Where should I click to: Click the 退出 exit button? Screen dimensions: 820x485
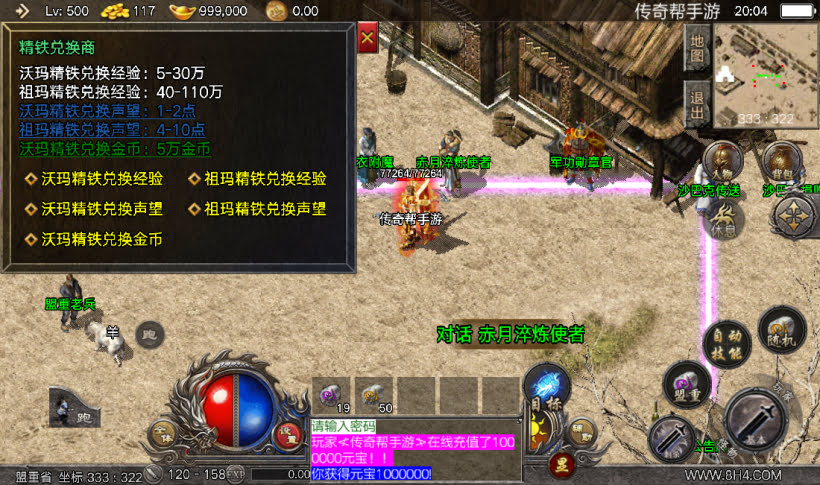(x=697, y=101)
